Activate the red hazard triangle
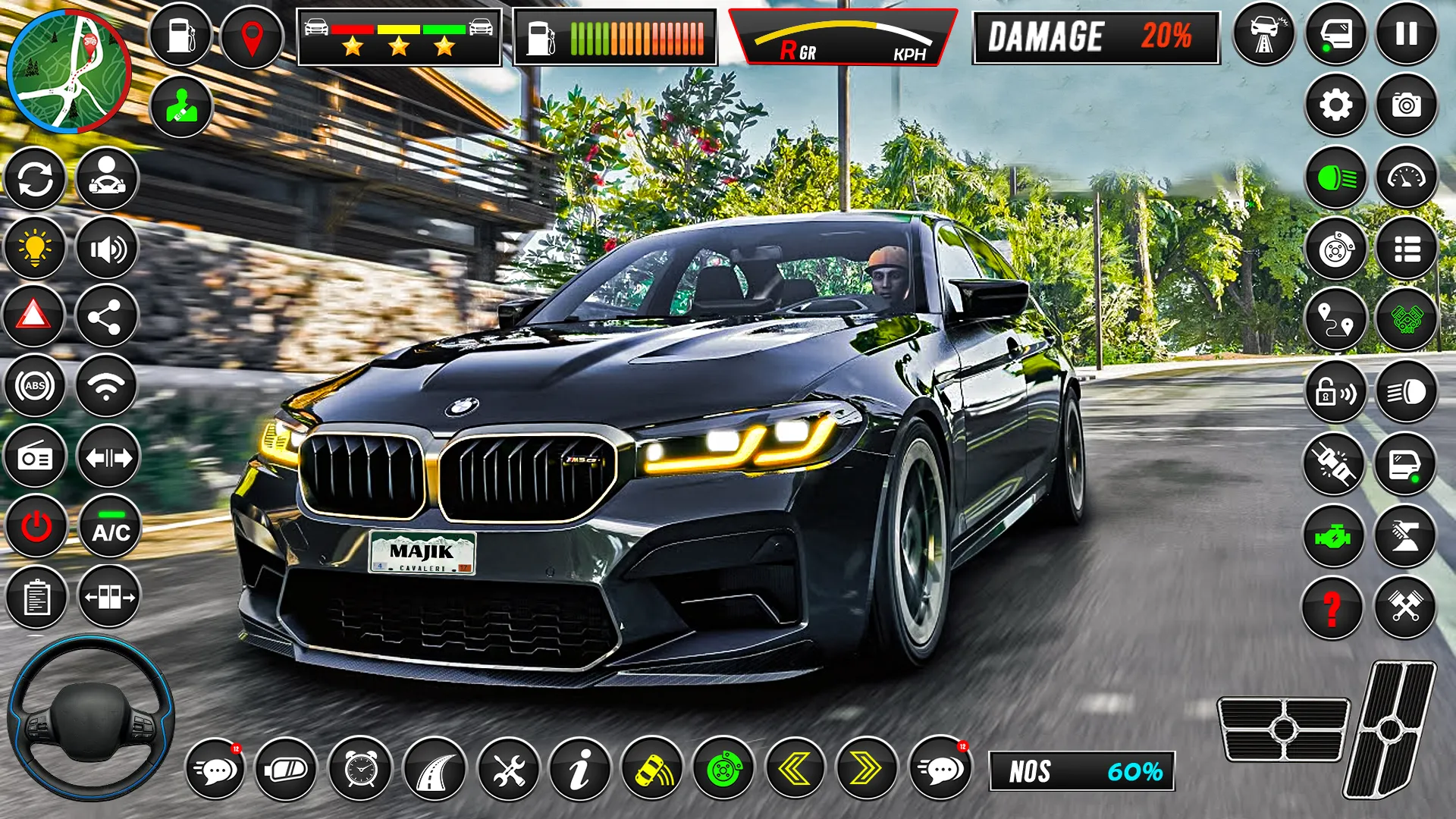Screen dimensions: 1456x819 click(34, 315)
